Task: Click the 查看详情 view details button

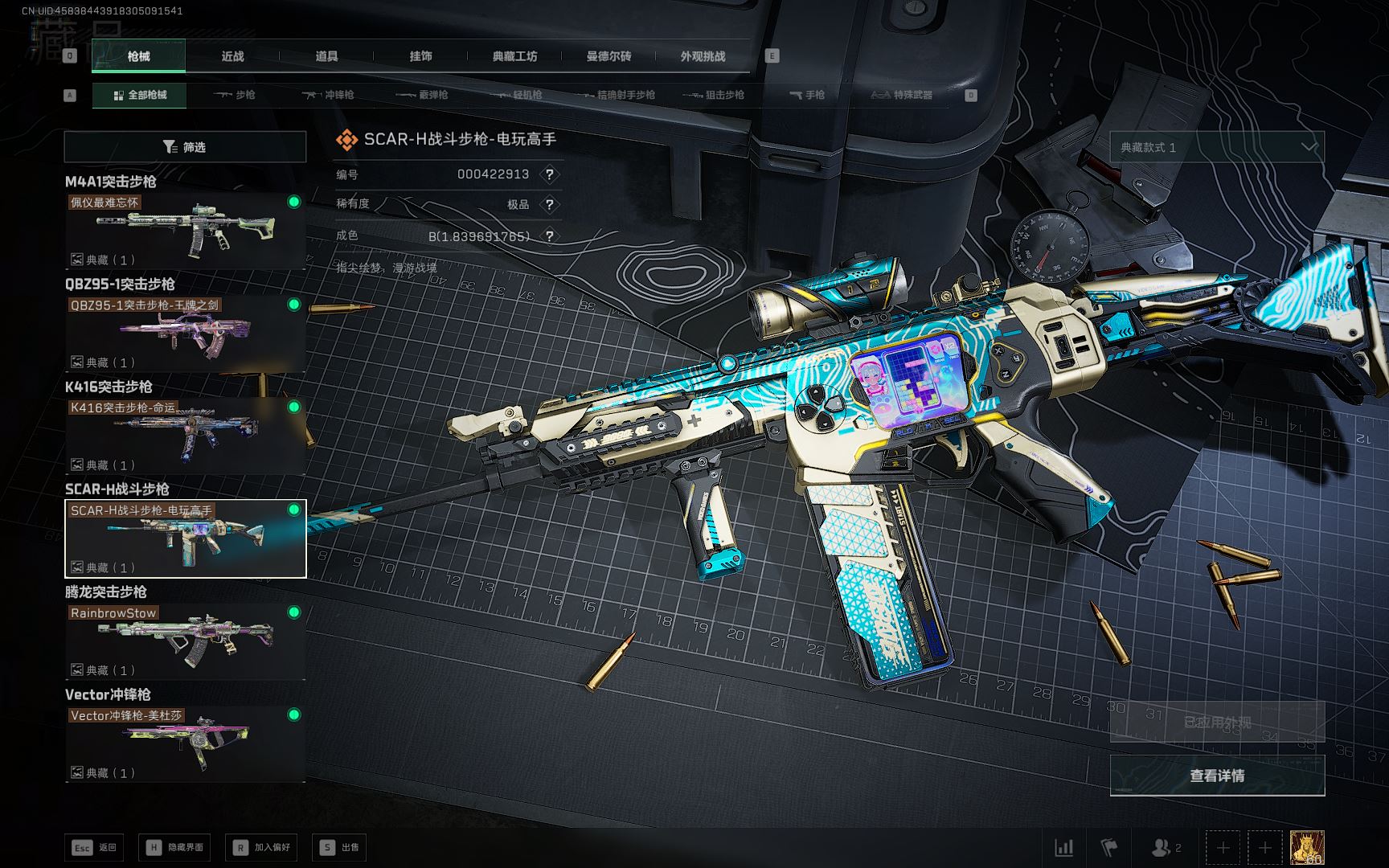Action: [x=1217, y=776]
